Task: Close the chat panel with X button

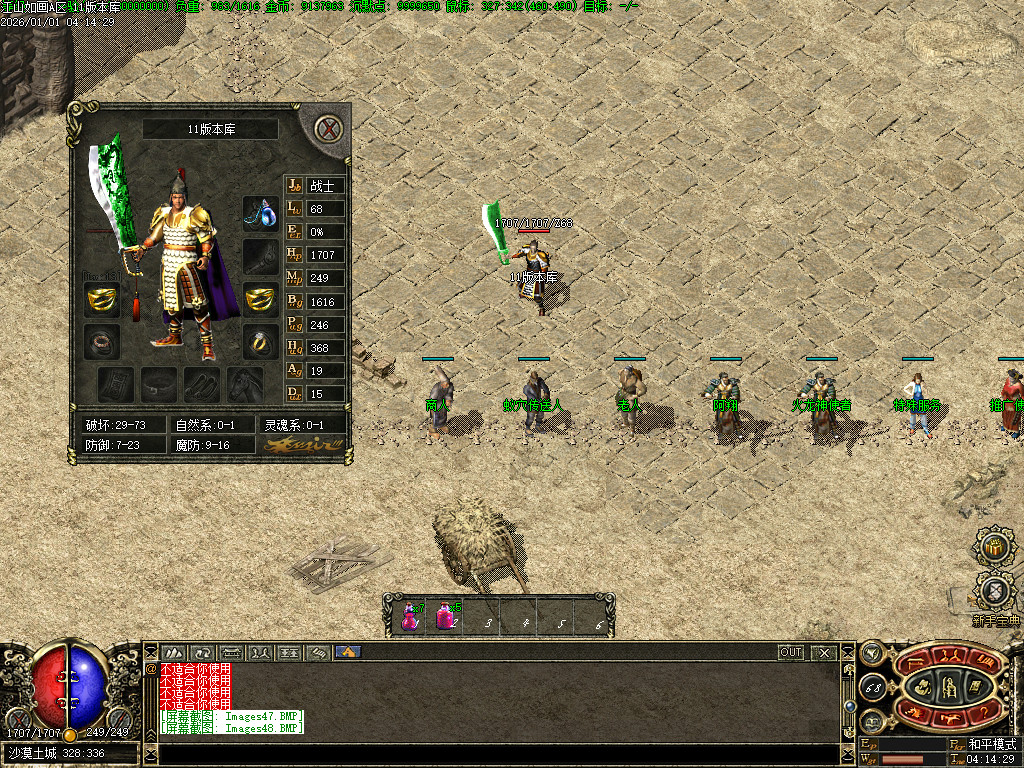Action: pos(823,653)
